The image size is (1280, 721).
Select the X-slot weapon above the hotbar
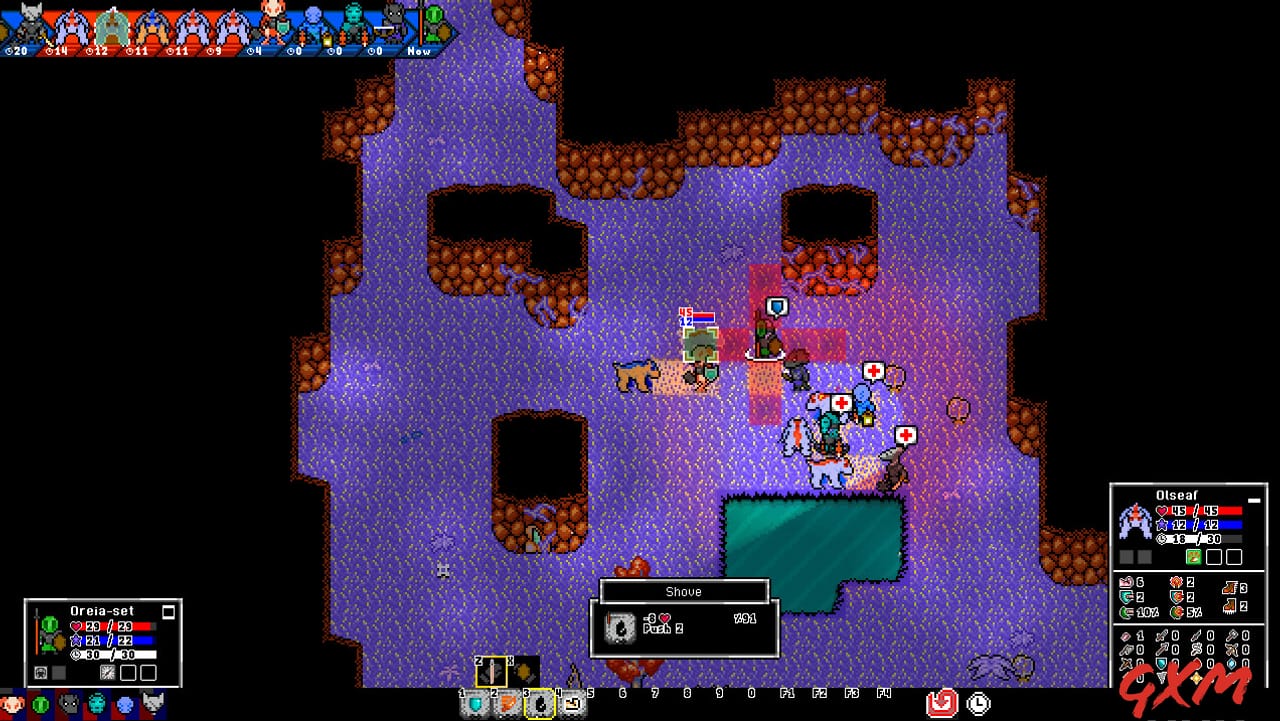click(x=523, y=671)
